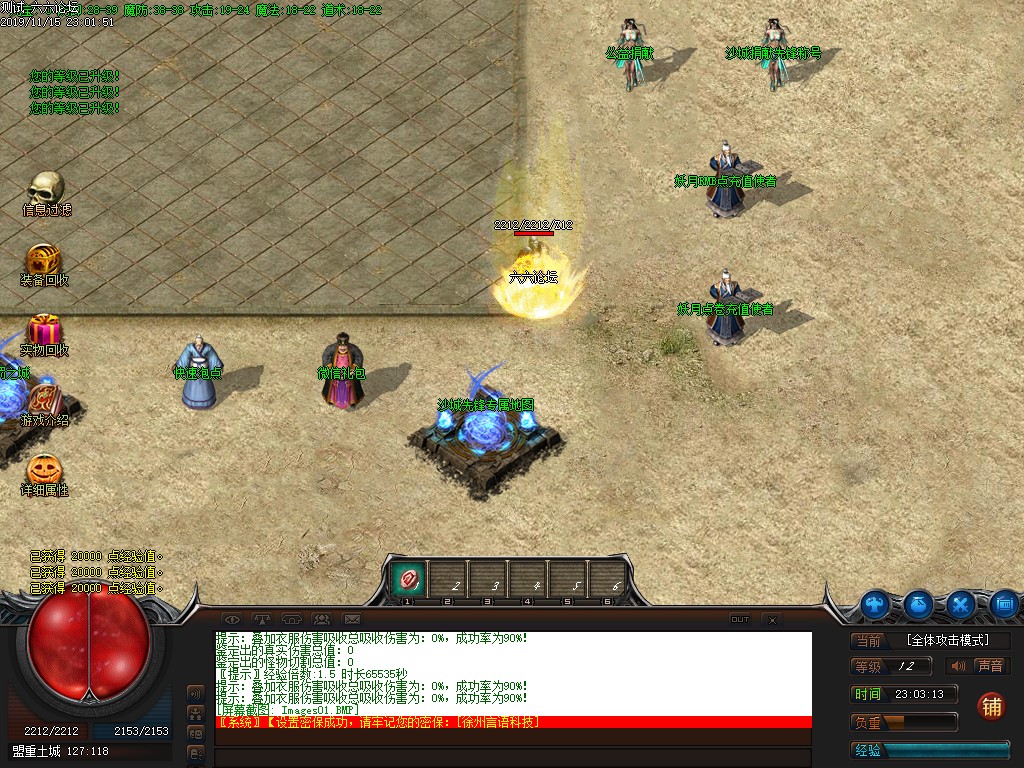Image resolution: width=1024 pixels, height=768 pixels.
Task: Open the 装备回收 equipment recycle chest
Action: [44, 259]
